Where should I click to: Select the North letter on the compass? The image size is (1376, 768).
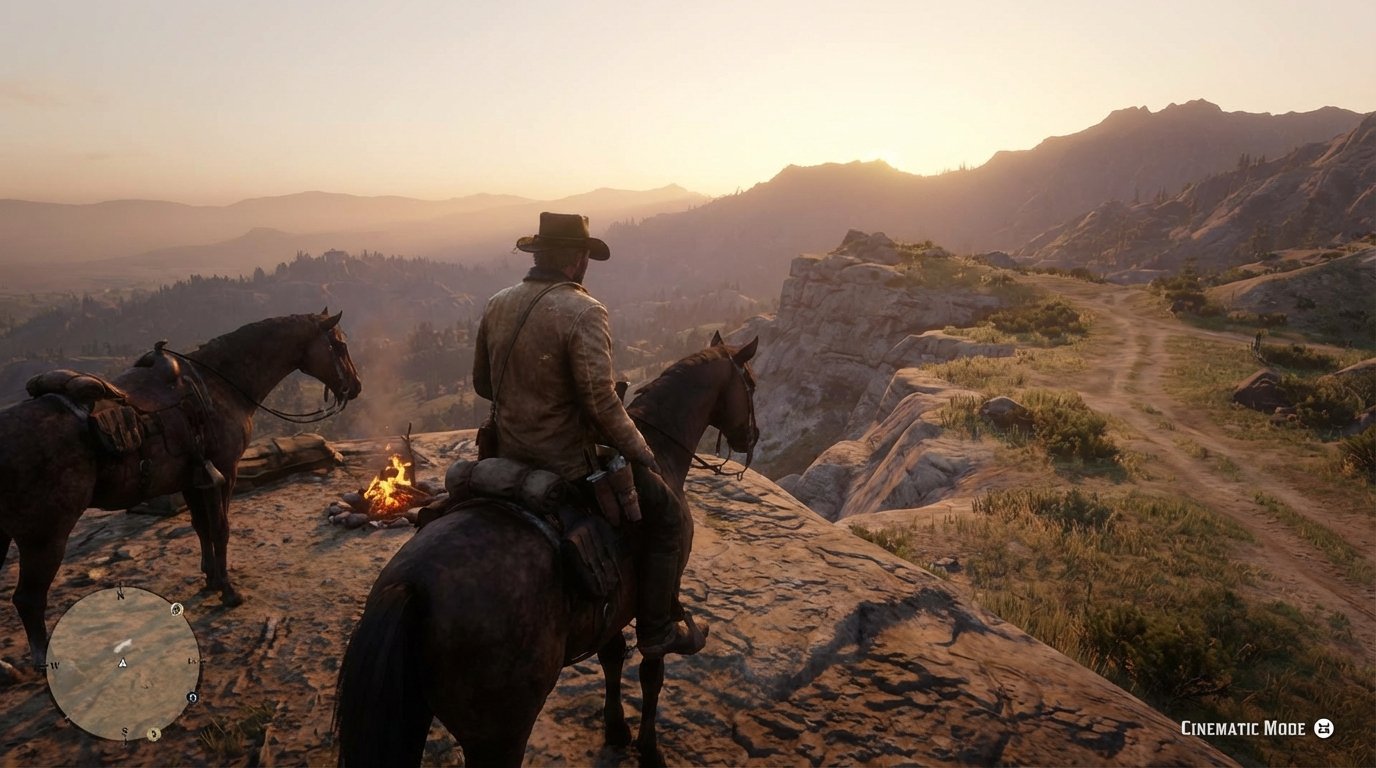120,594
